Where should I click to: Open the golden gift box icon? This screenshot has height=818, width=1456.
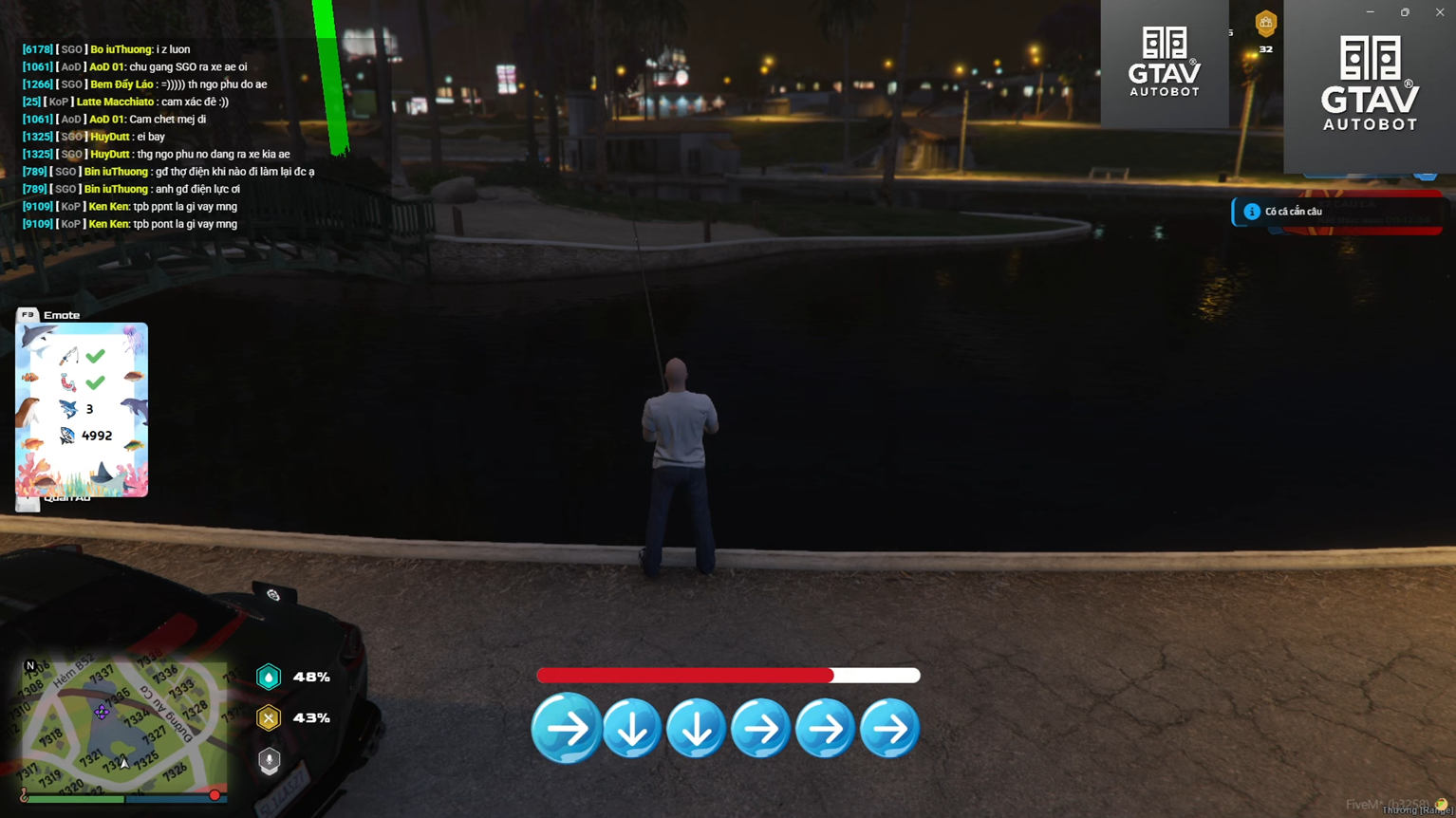pyautogui.click(x=1265, y=23)
